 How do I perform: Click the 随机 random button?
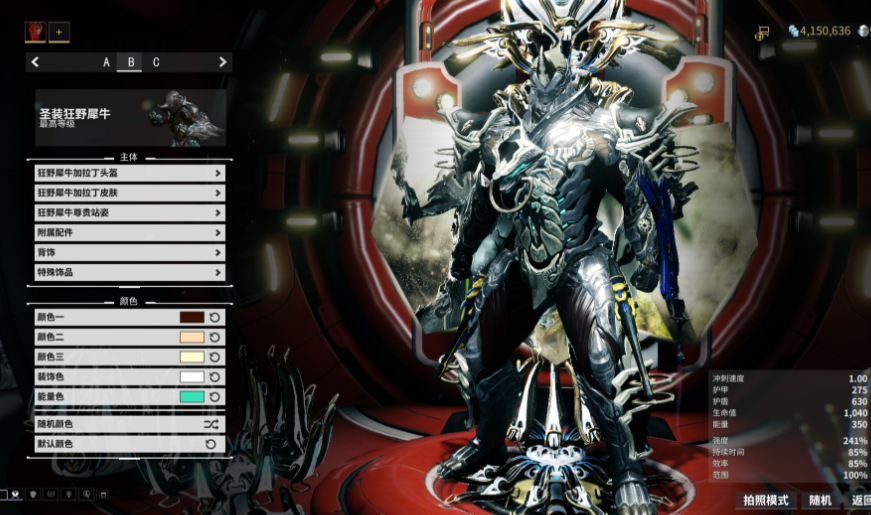coord(820,500)
